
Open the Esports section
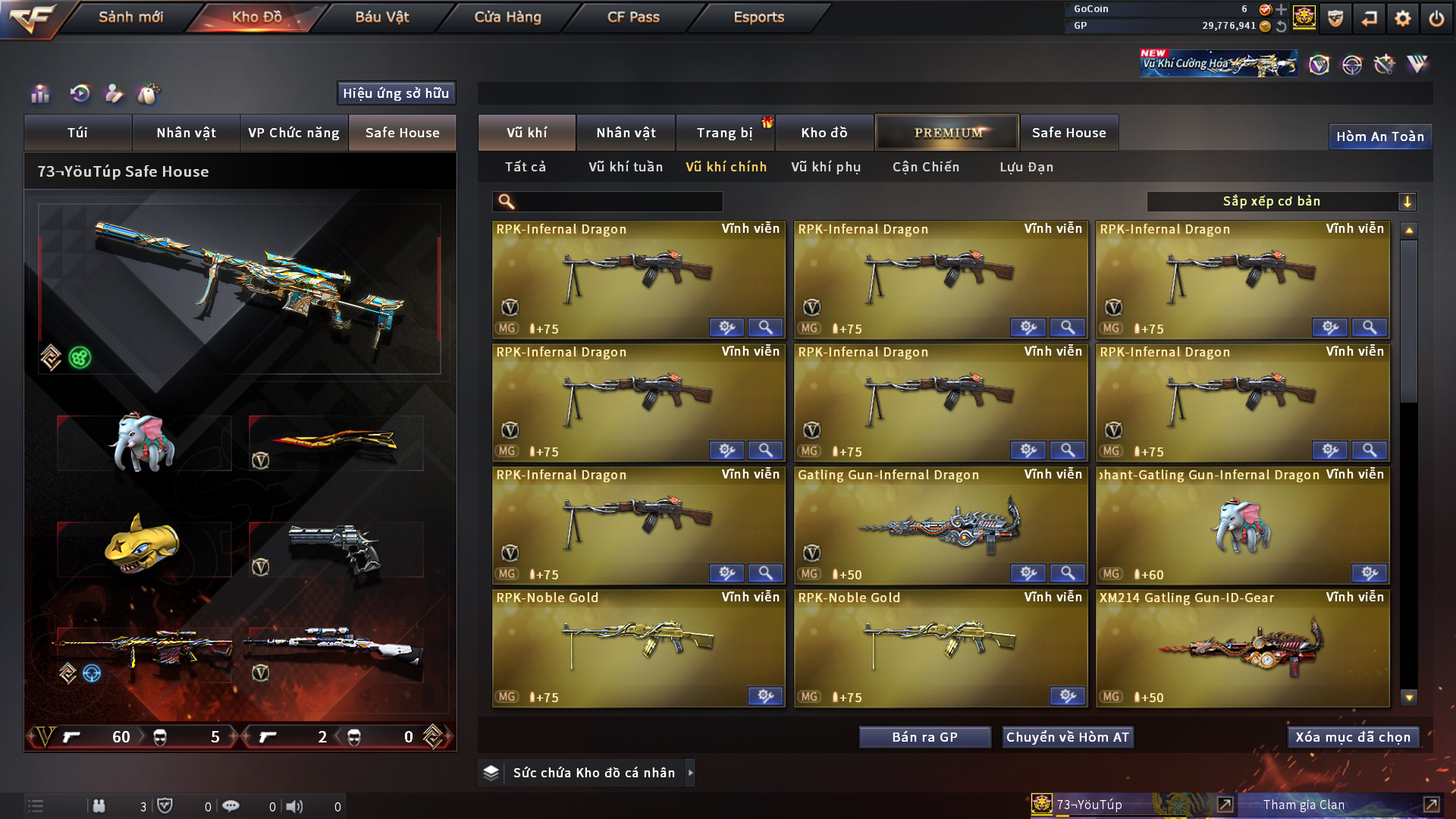tap(758, 17)
